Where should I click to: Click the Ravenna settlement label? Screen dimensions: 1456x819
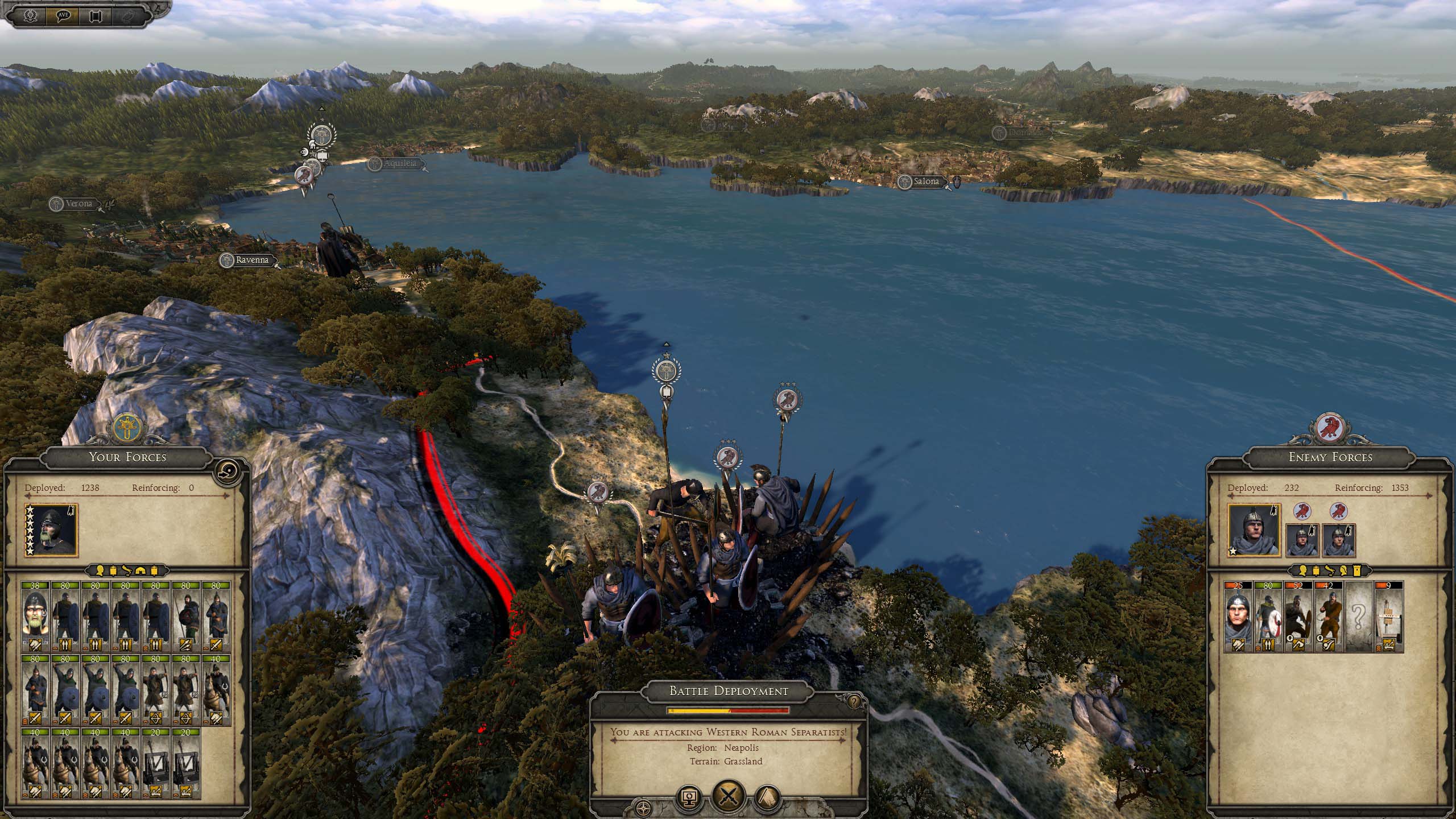tap(251, 260)
